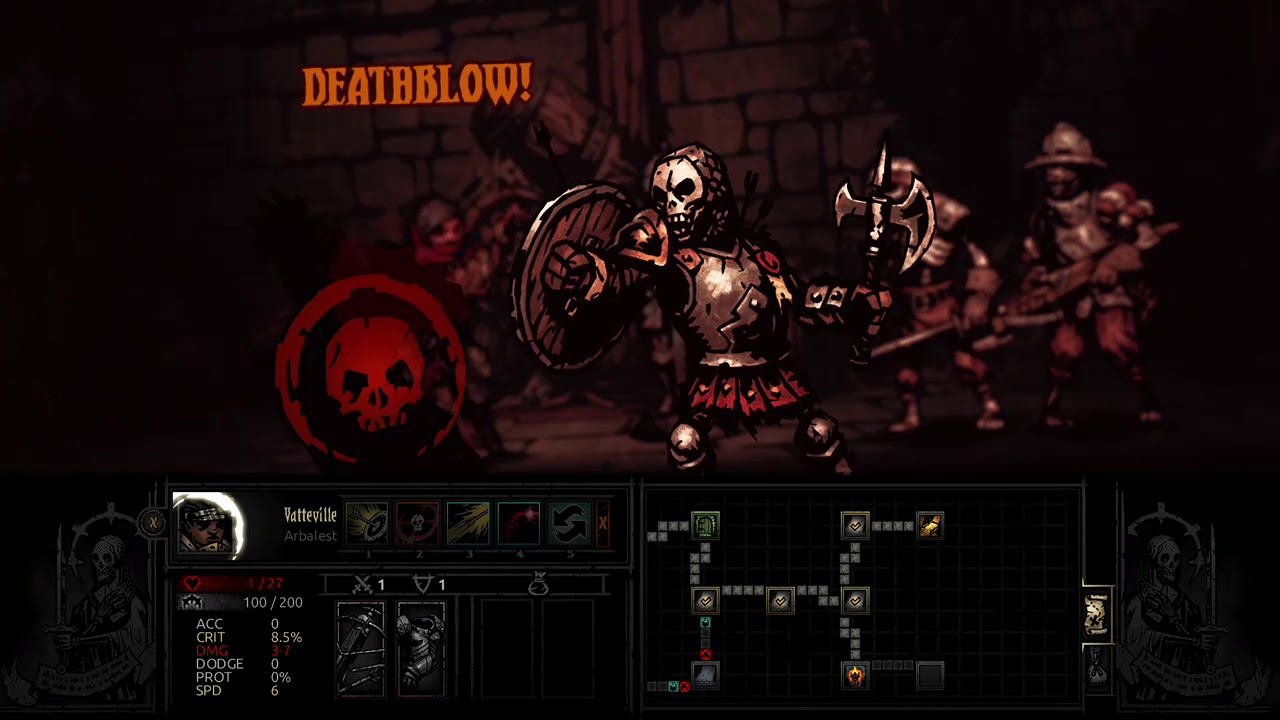Click the pass turn X button beside the skills
Image resolution: width=1280 pixels, height=720 pixels.
click(602, 524)
